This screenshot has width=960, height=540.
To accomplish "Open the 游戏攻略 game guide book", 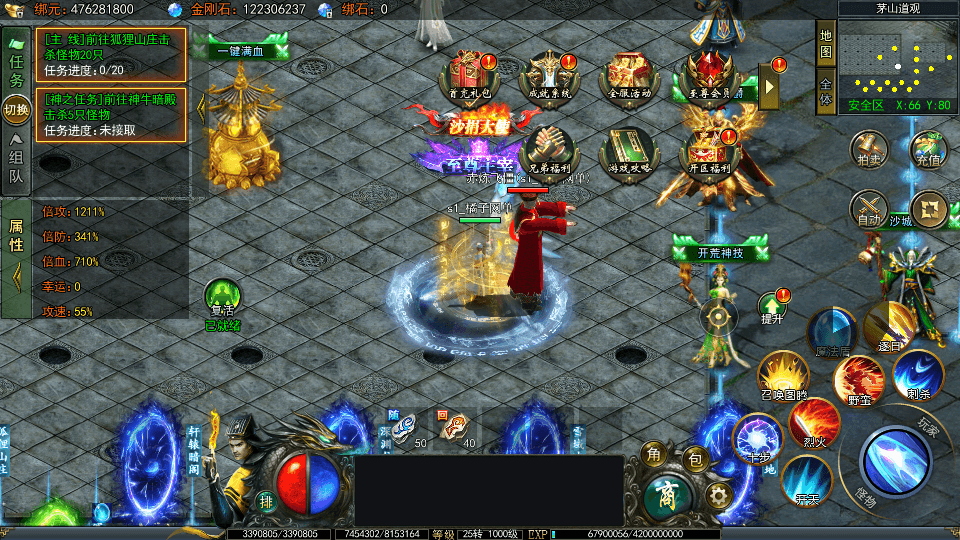I will [x=625, y=150].
